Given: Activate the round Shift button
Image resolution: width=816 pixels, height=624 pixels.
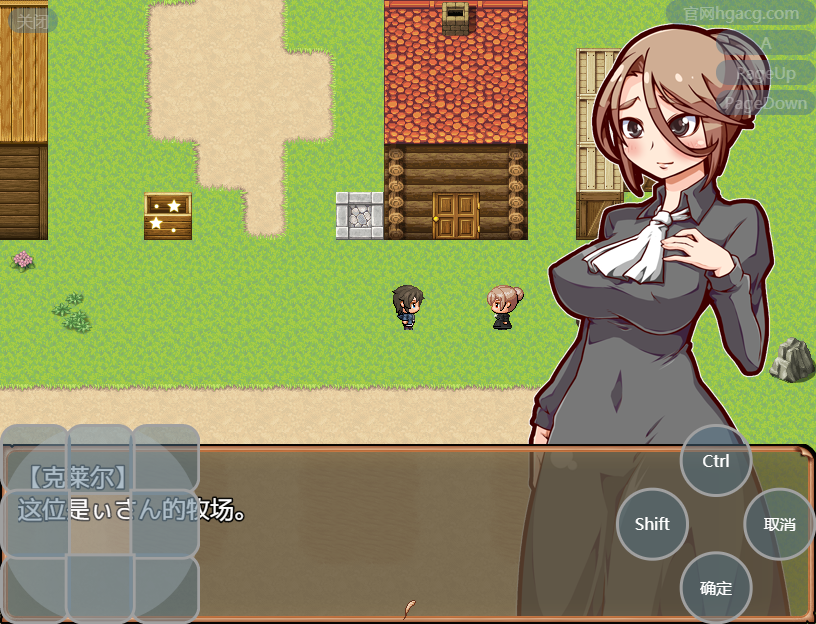Looking at the screenshot, I should coord(652,524).
